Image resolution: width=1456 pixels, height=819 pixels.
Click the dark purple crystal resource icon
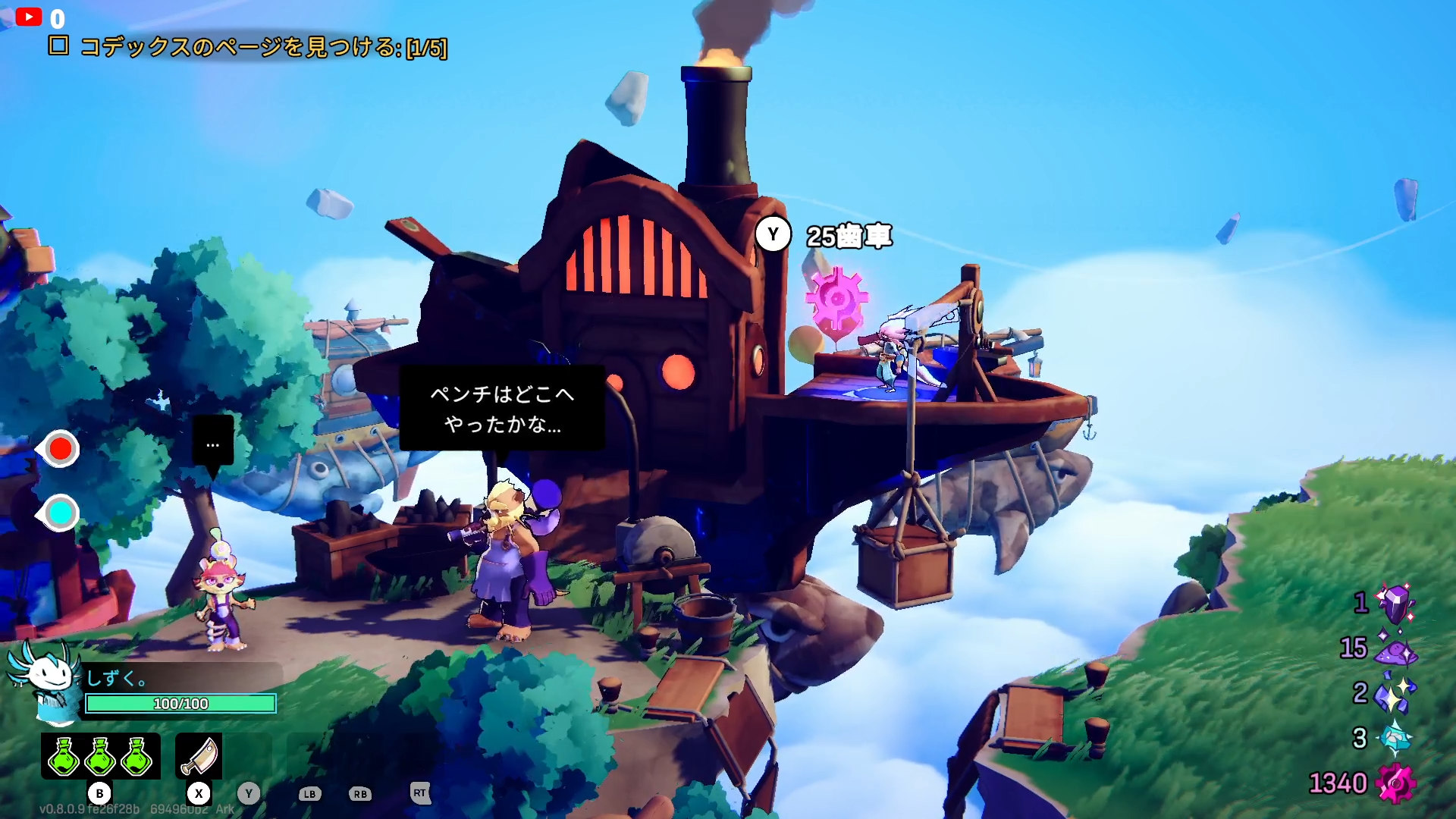(1395, 604)
